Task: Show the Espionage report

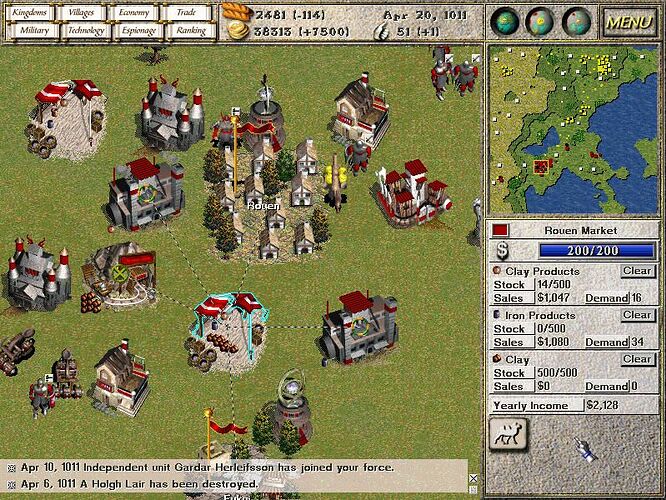Action: click(x=134, y=30)
